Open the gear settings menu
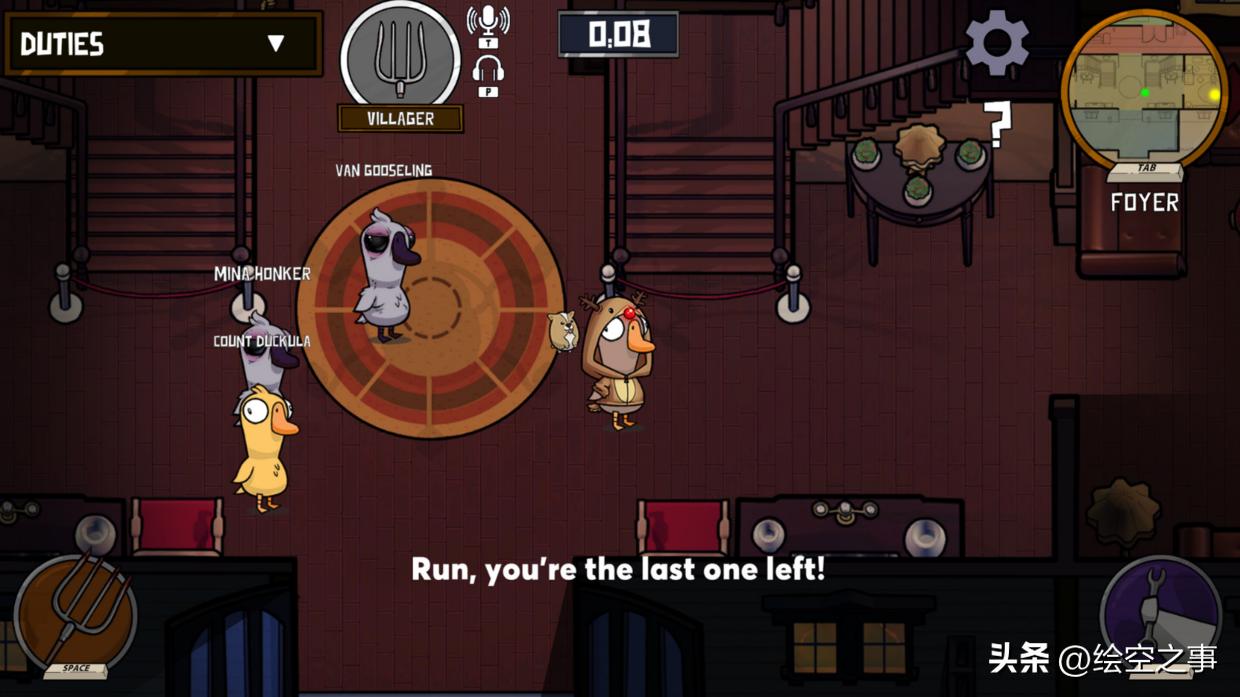The width and height of the screenshot is (1240, 697). [x=996, y=43]
